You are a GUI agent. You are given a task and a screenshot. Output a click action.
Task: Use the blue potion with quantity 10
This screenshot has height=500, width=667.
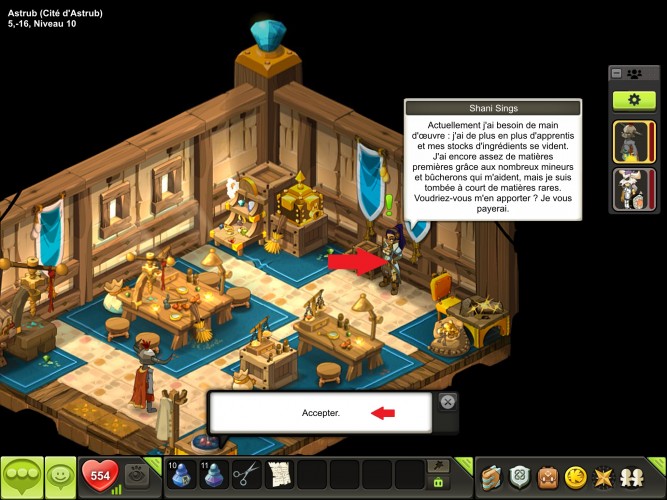[x=180, y=475]
